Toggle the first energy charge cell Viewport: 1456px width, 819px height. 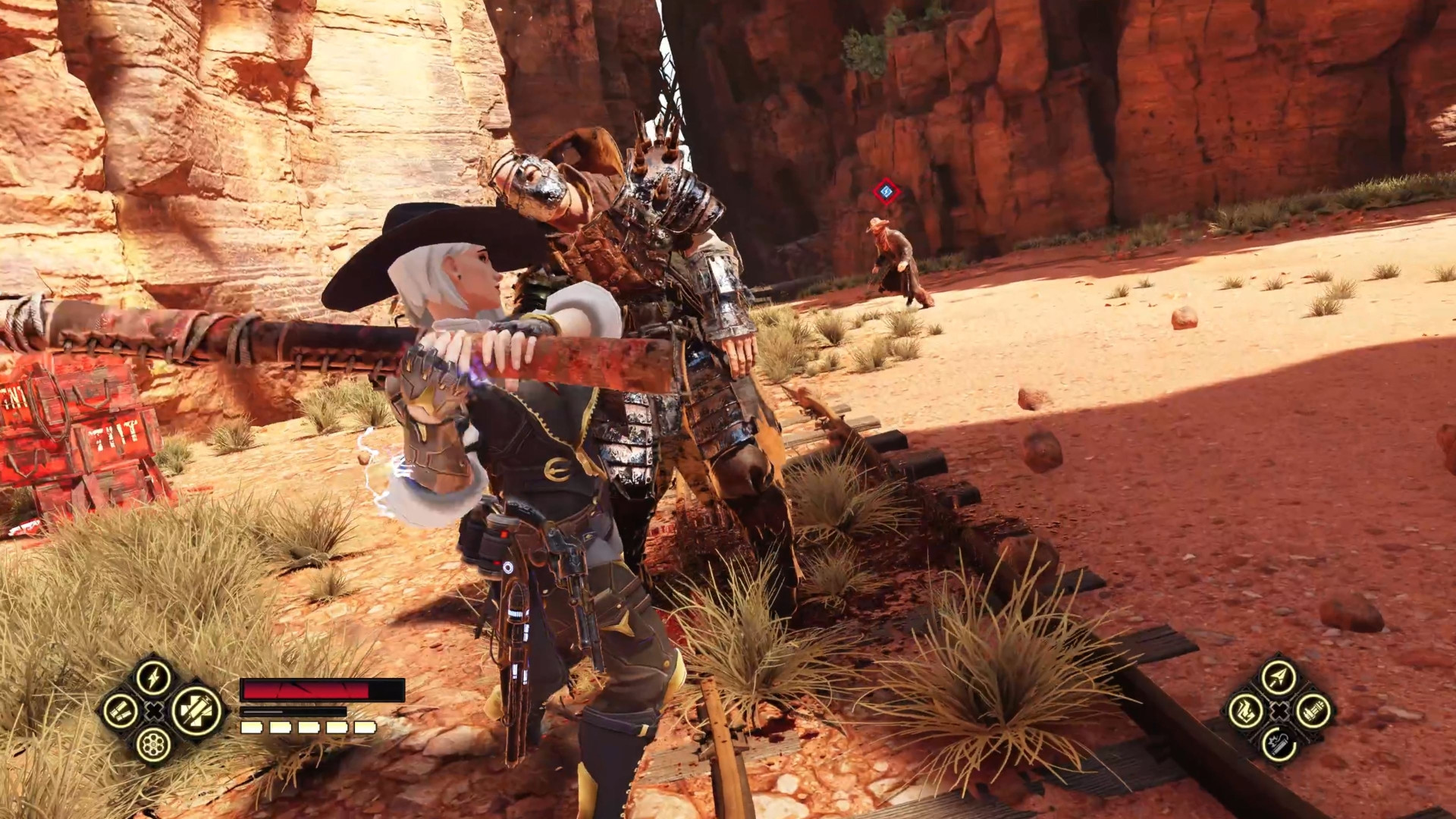(250, 728)
